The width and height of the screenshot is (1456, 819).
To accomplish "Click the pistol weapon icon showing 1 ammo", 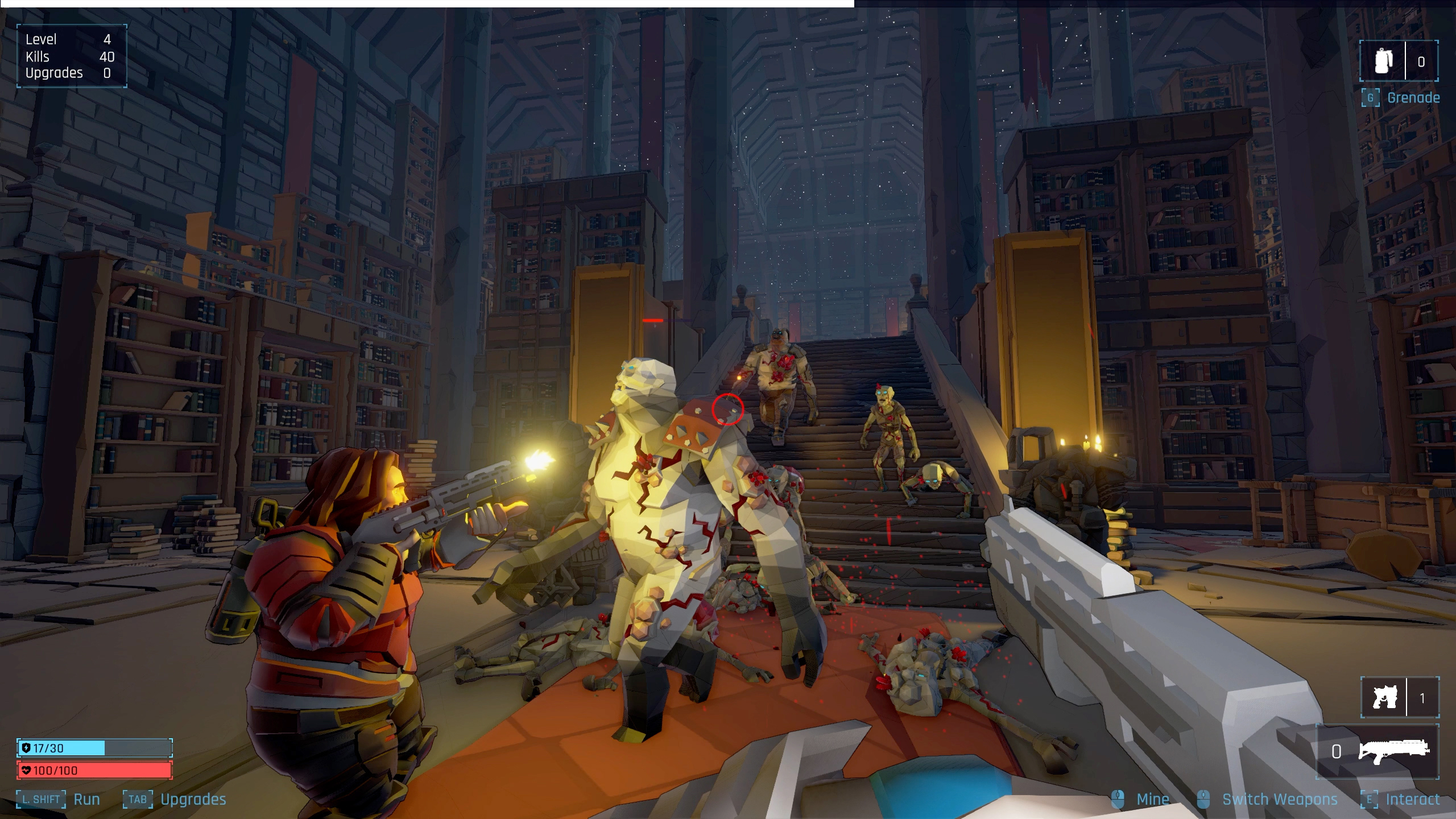I will (1384, 697).
